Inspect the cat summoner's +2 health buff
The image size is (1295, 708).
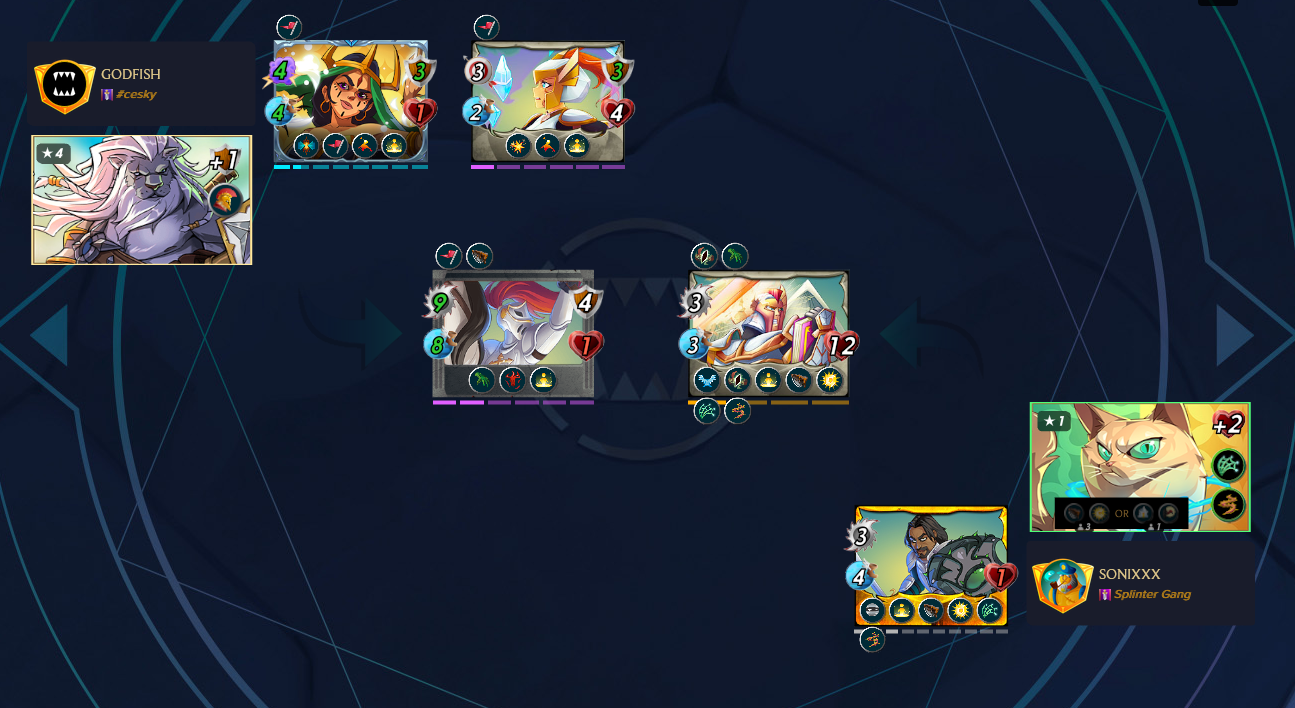[1227, 424]
